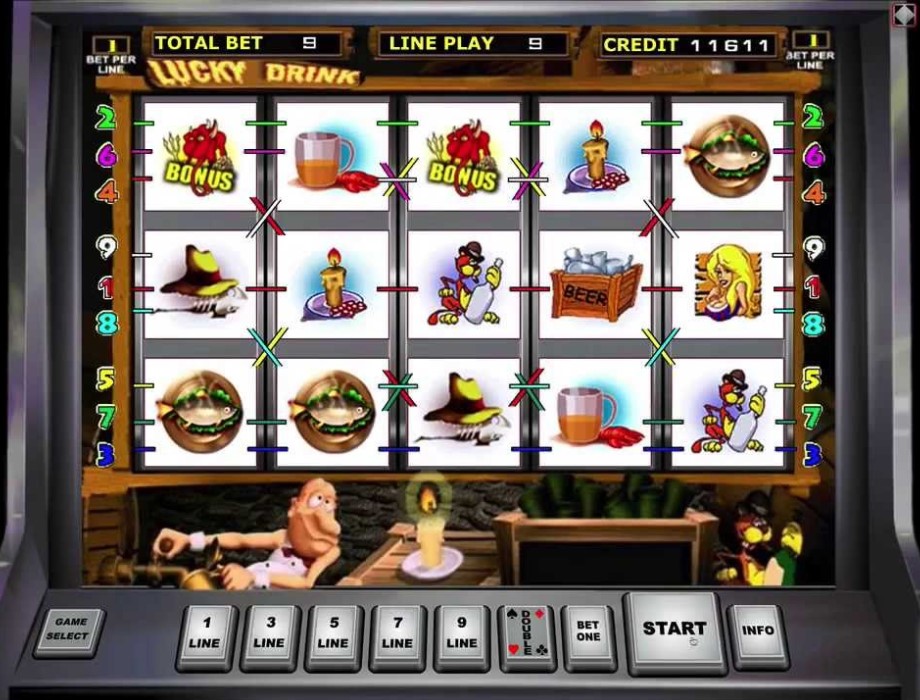
Task: Select the 7 LINE button
Action: coord(398,634)
